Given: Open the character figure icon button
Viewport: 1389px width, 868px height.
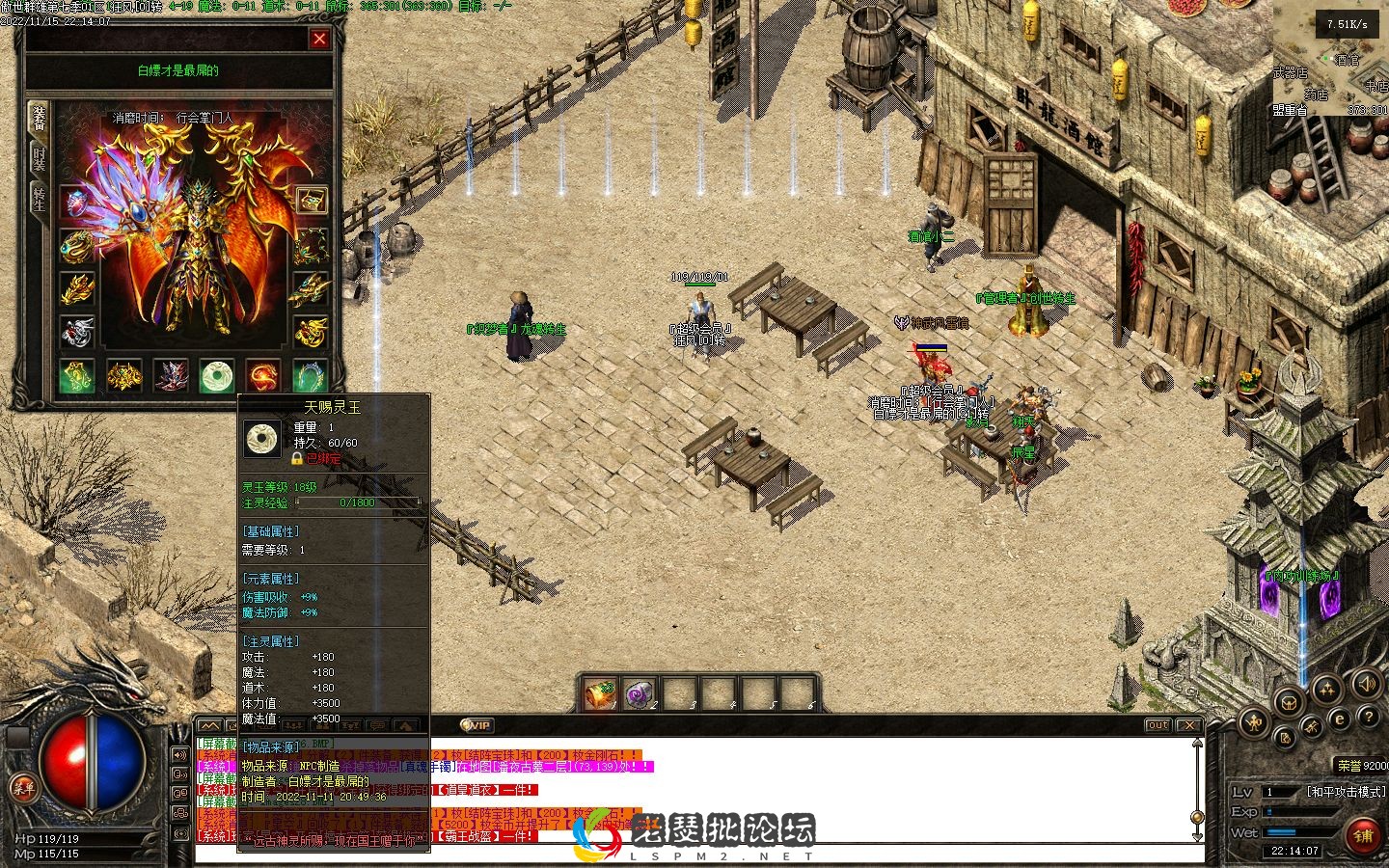Looking at the screenshot, I should point(1253,720).
